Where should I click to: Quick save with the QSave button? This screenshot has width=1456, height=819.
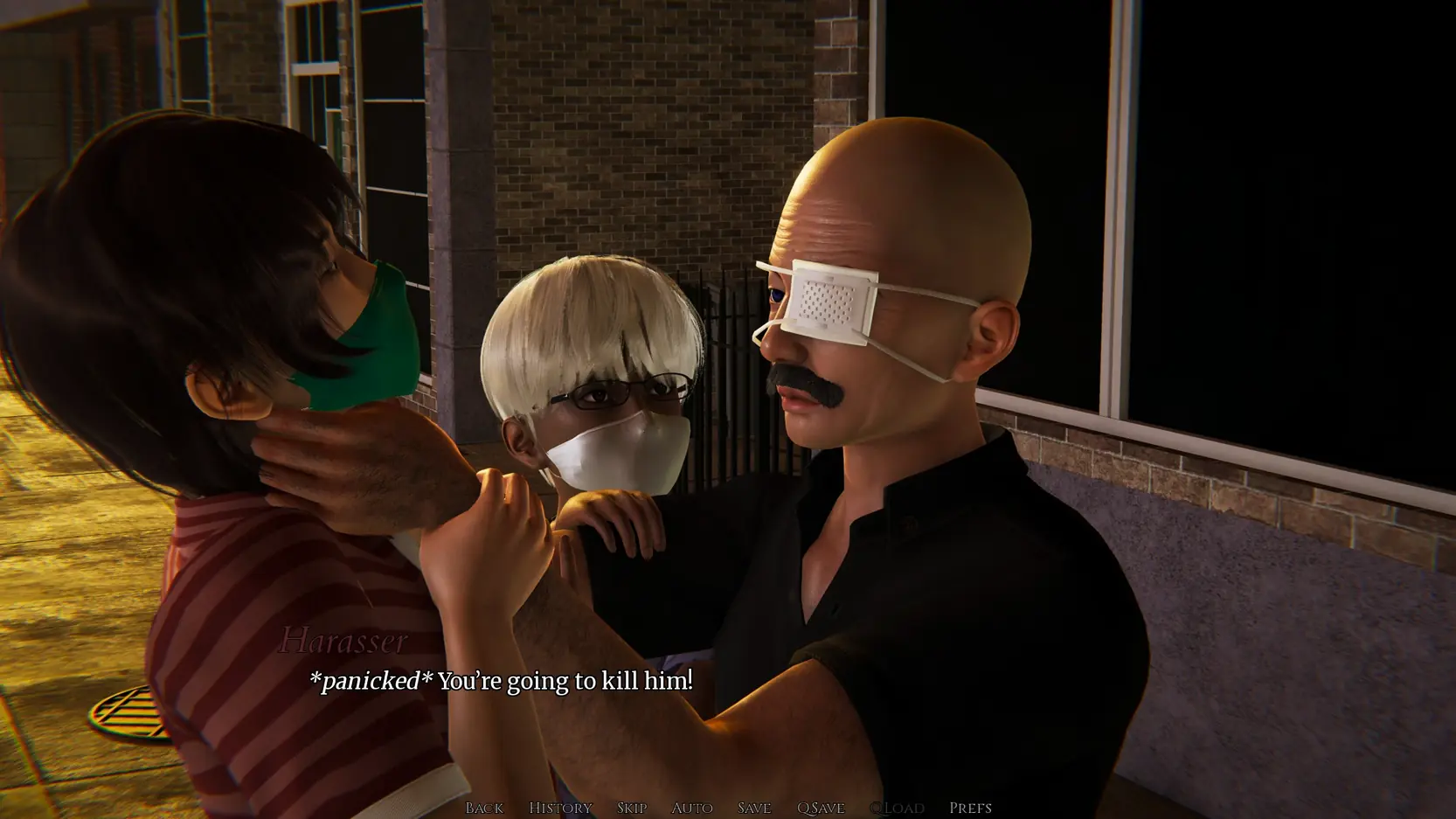click(x=821, y=808)
